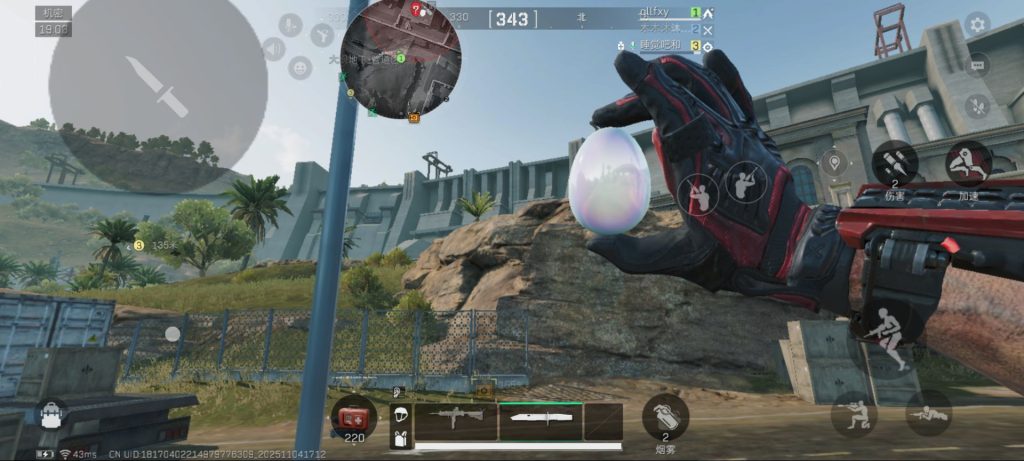The image size is (1024, 461).
Task: Open the quick chat message button
Action: tap(977, 65)
